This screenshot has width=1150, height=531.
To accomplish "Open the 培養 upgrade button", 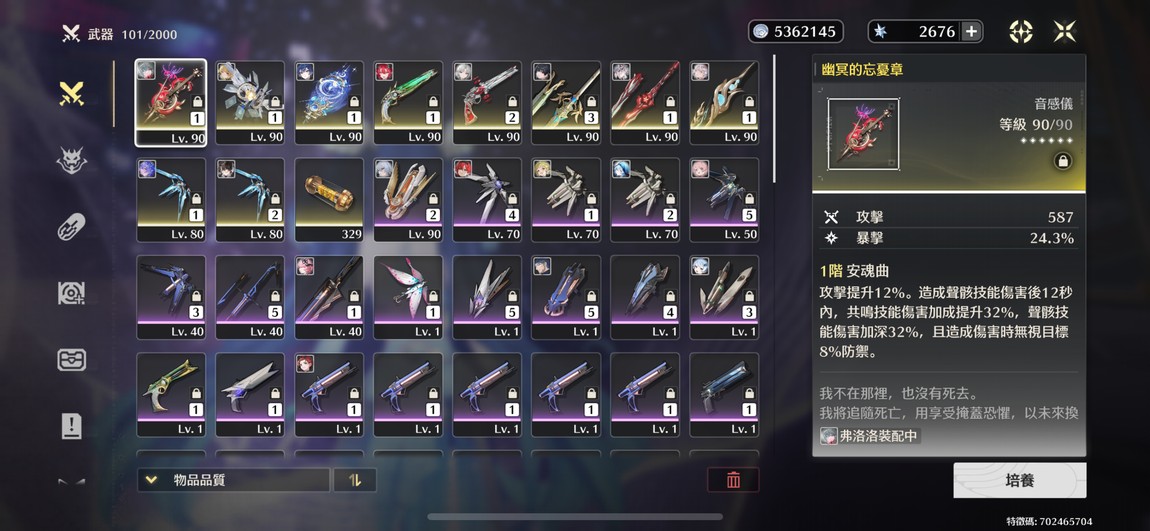I will (x=1019, y=480).
